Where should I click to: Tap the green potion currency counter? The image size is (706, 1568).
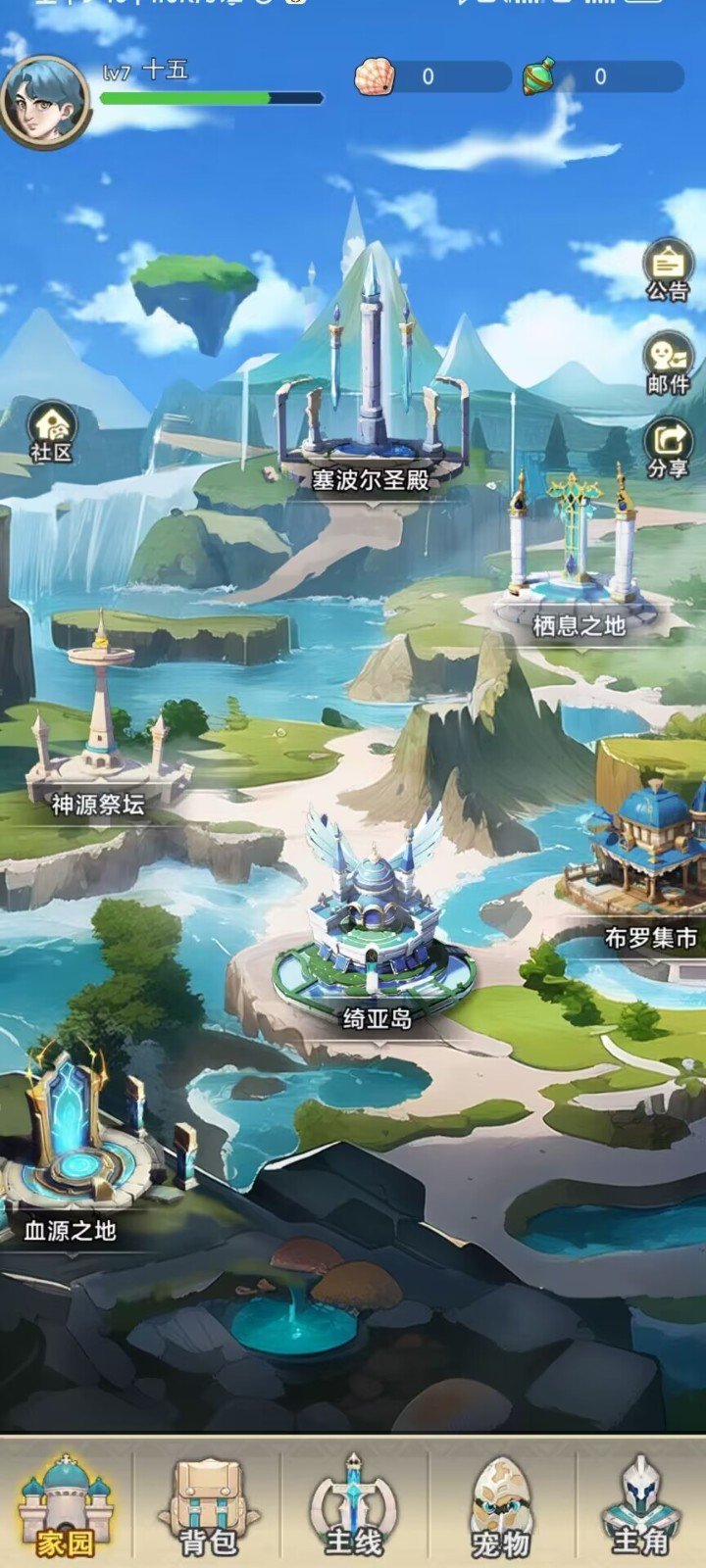coord(603,76)
